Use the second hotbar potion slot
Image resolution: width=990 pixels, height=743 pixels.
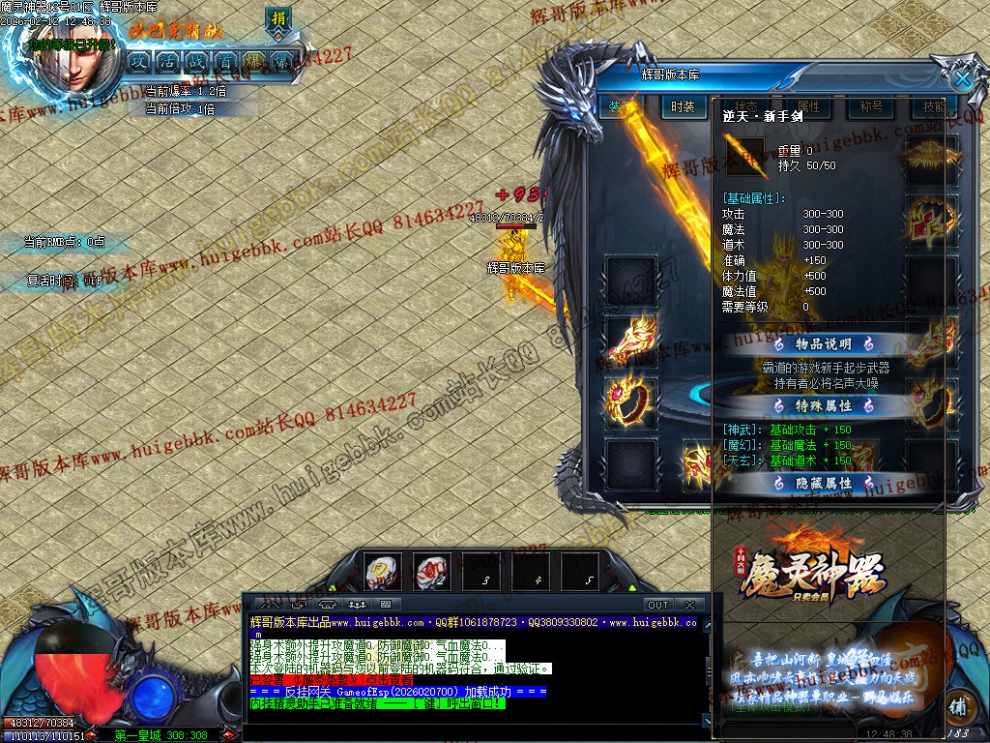point(432,572)
